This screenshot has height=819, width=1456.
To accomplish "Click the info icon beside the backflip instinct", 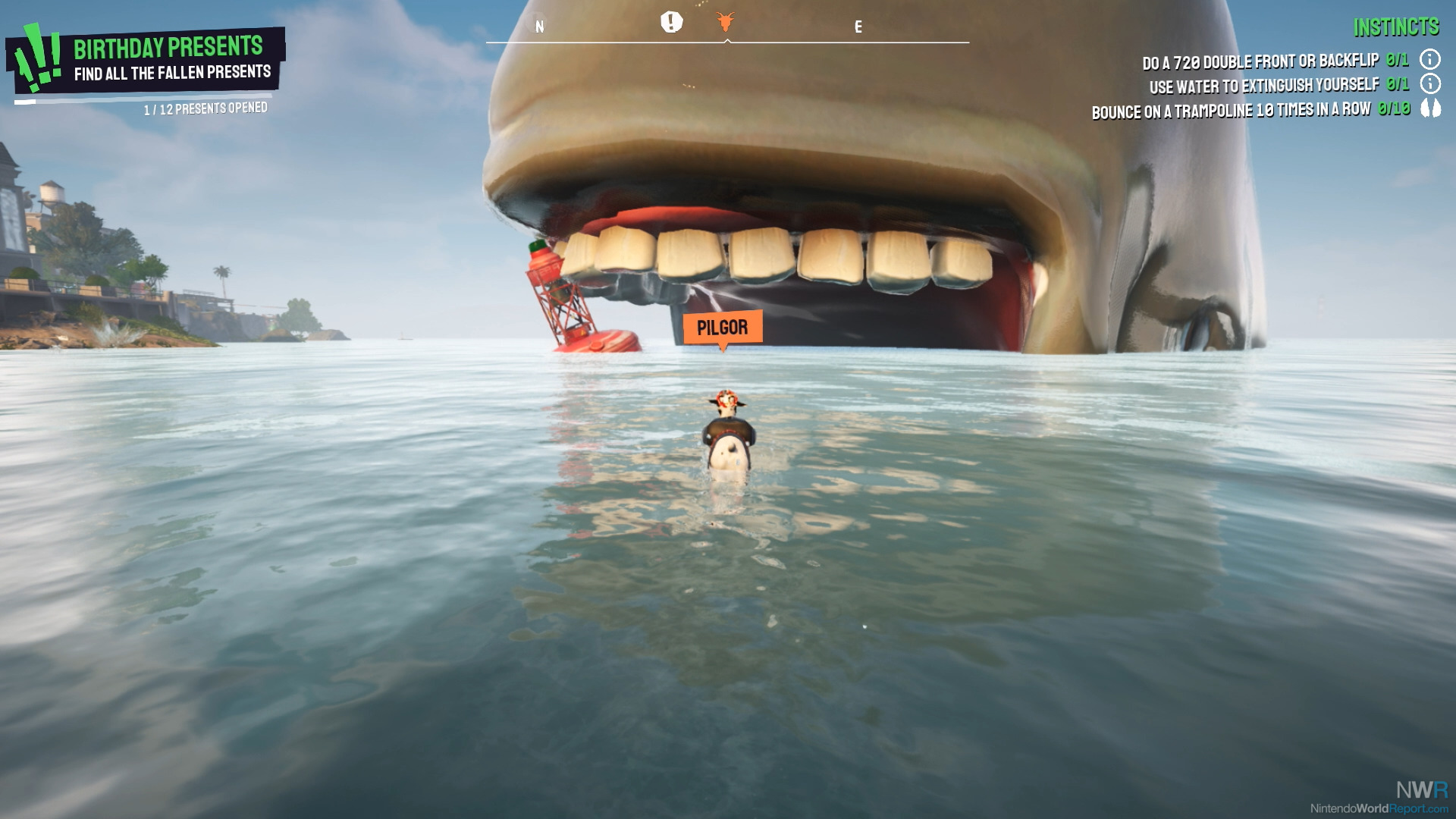I will [1430, 59].
